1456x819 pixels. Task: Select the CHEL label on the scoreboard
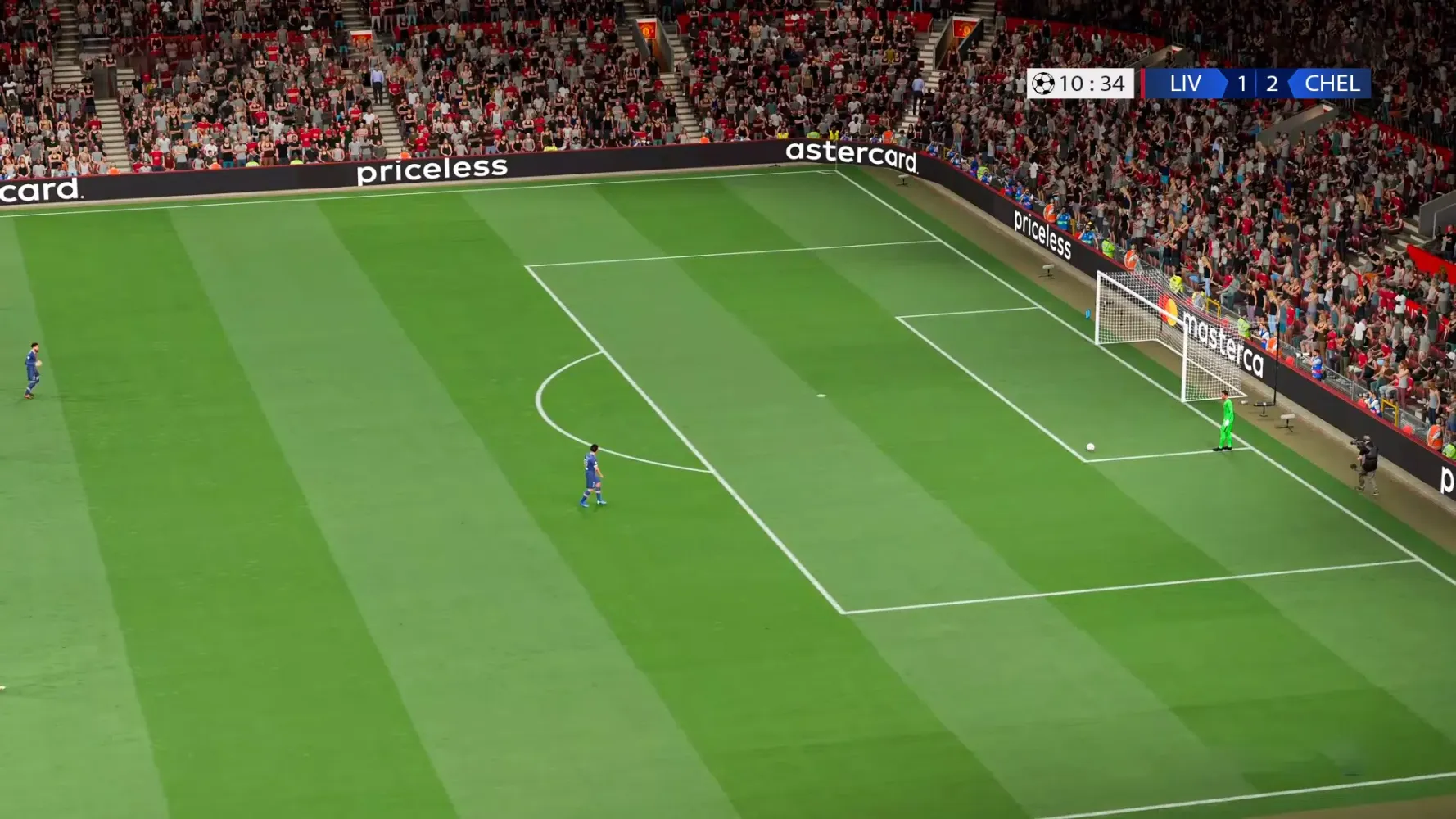click(1331, 83)
